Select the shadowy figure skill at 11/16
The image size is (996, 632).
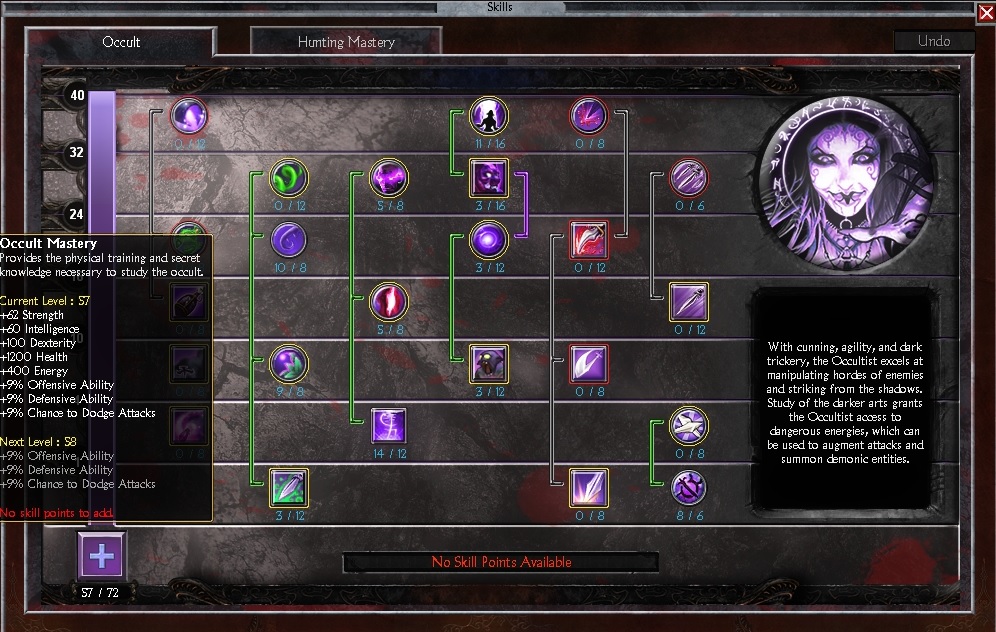489,117
